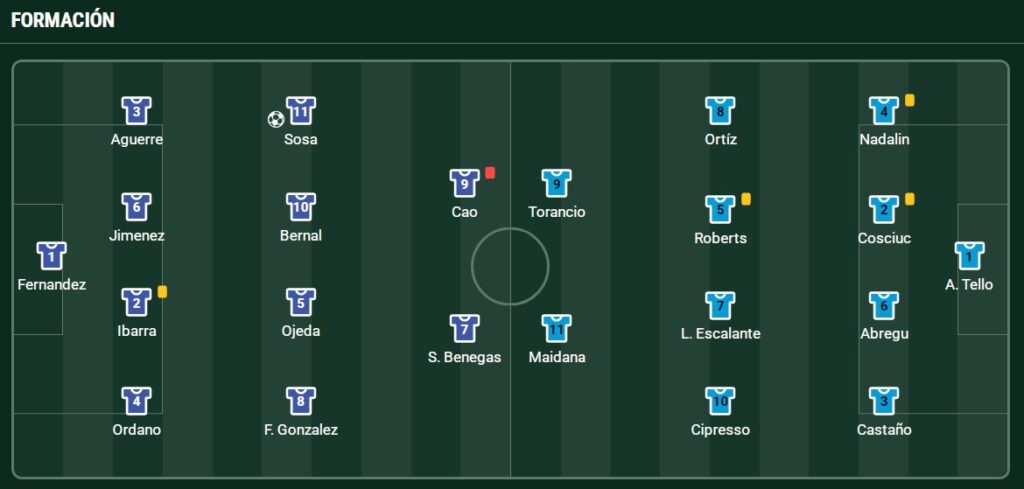Screen dimensions: 1024x489
Task: Open player Aguerre's profile
Action: 137,110
